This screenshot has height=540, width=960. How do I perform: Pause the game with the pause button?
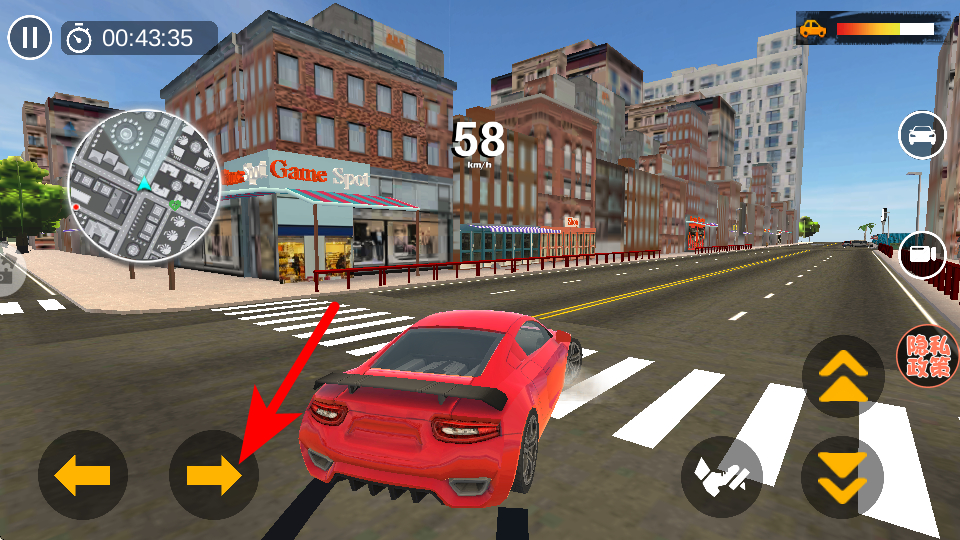30,38
